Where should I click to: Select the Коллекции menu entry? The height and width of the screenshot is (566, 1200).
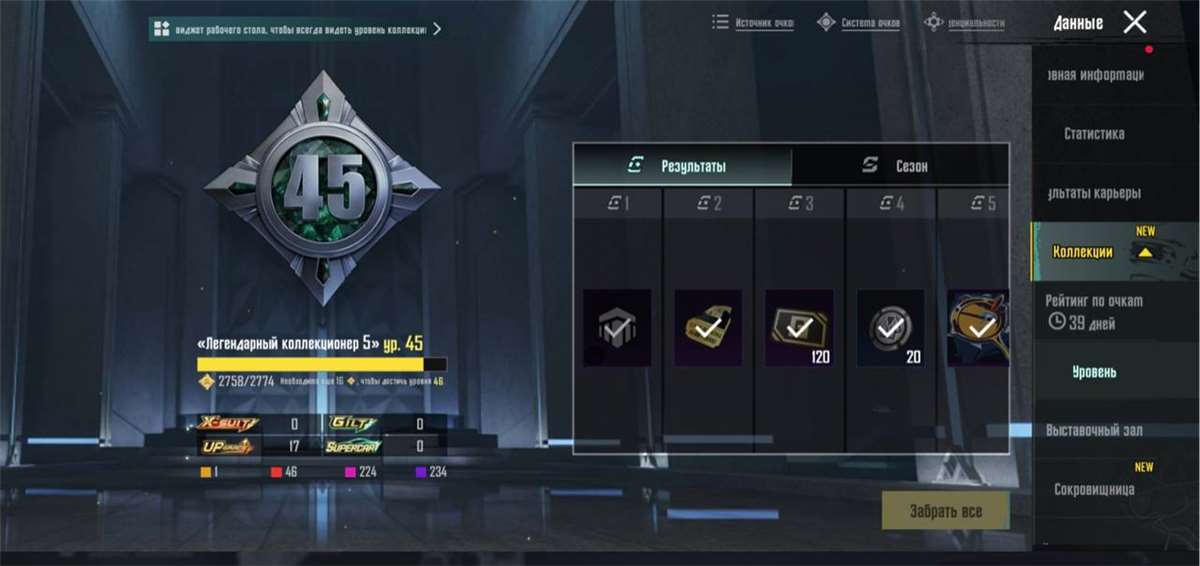tap(1083, 252)
